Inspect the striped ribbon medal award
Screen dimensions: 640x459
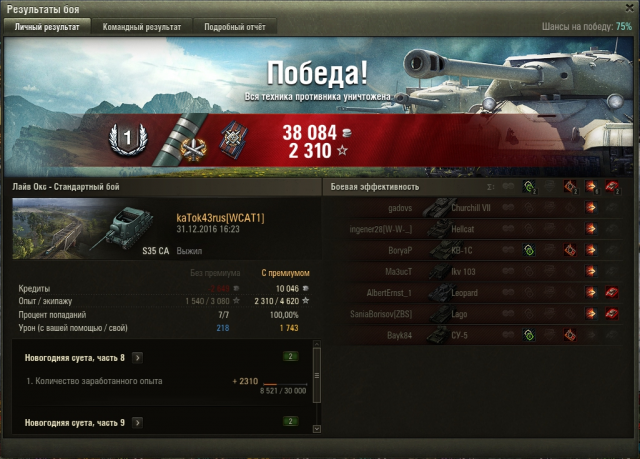point(179,137)
